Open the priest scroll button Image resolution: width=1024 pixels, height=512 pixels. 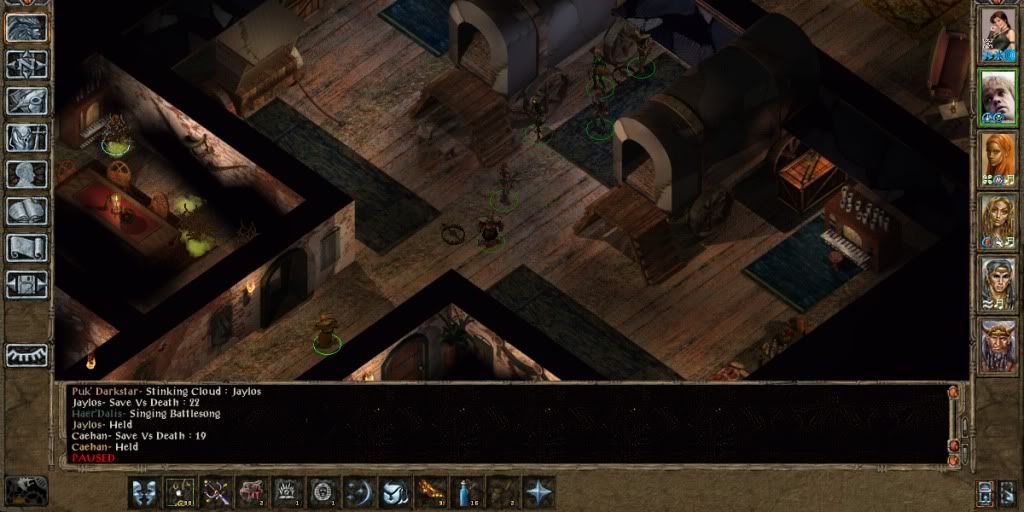pyautogui.click(x=27, y=248)
